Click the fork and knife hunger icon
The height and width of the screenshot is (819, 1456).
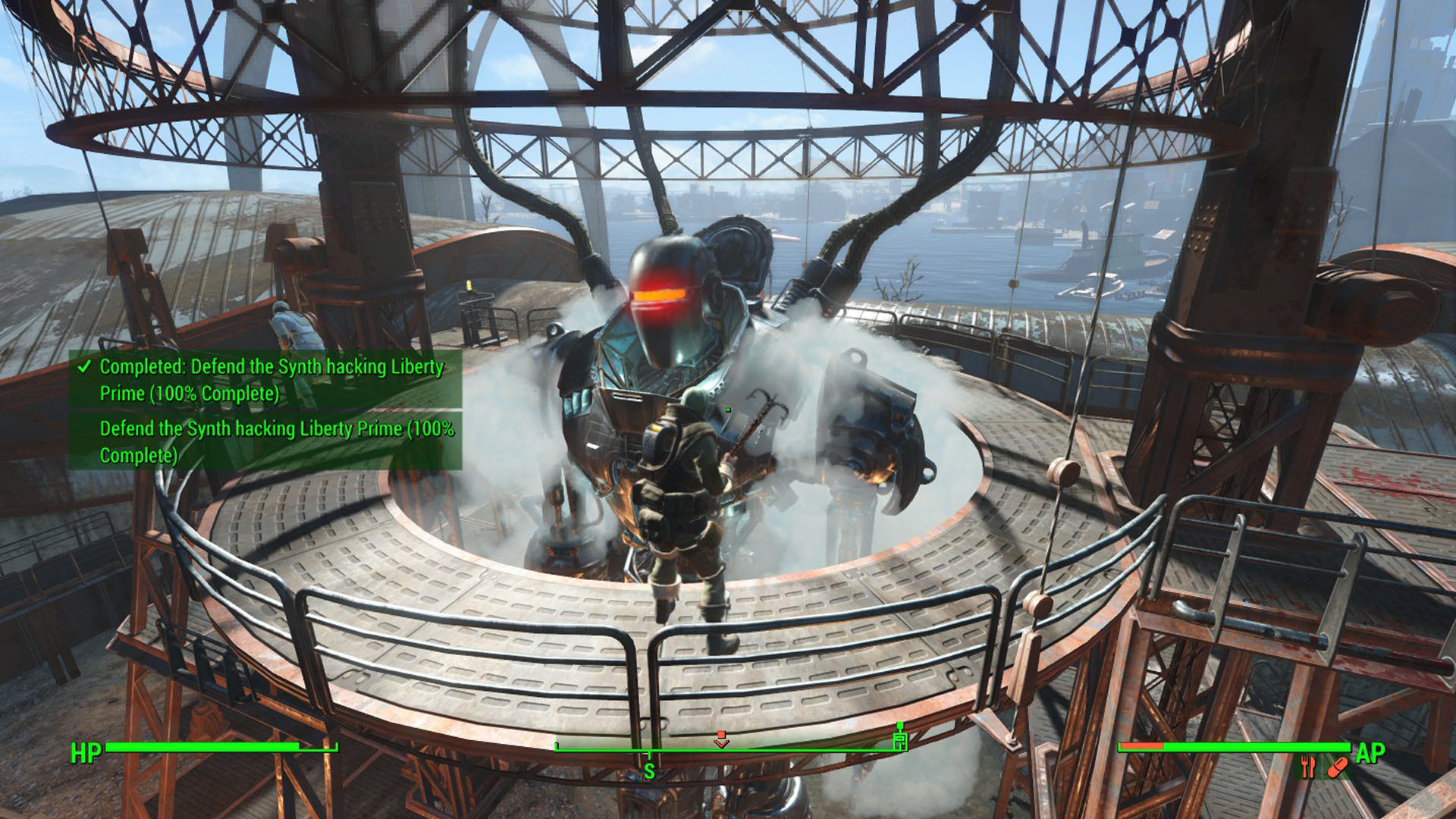pyautogui.click(x=1308, y=767)
